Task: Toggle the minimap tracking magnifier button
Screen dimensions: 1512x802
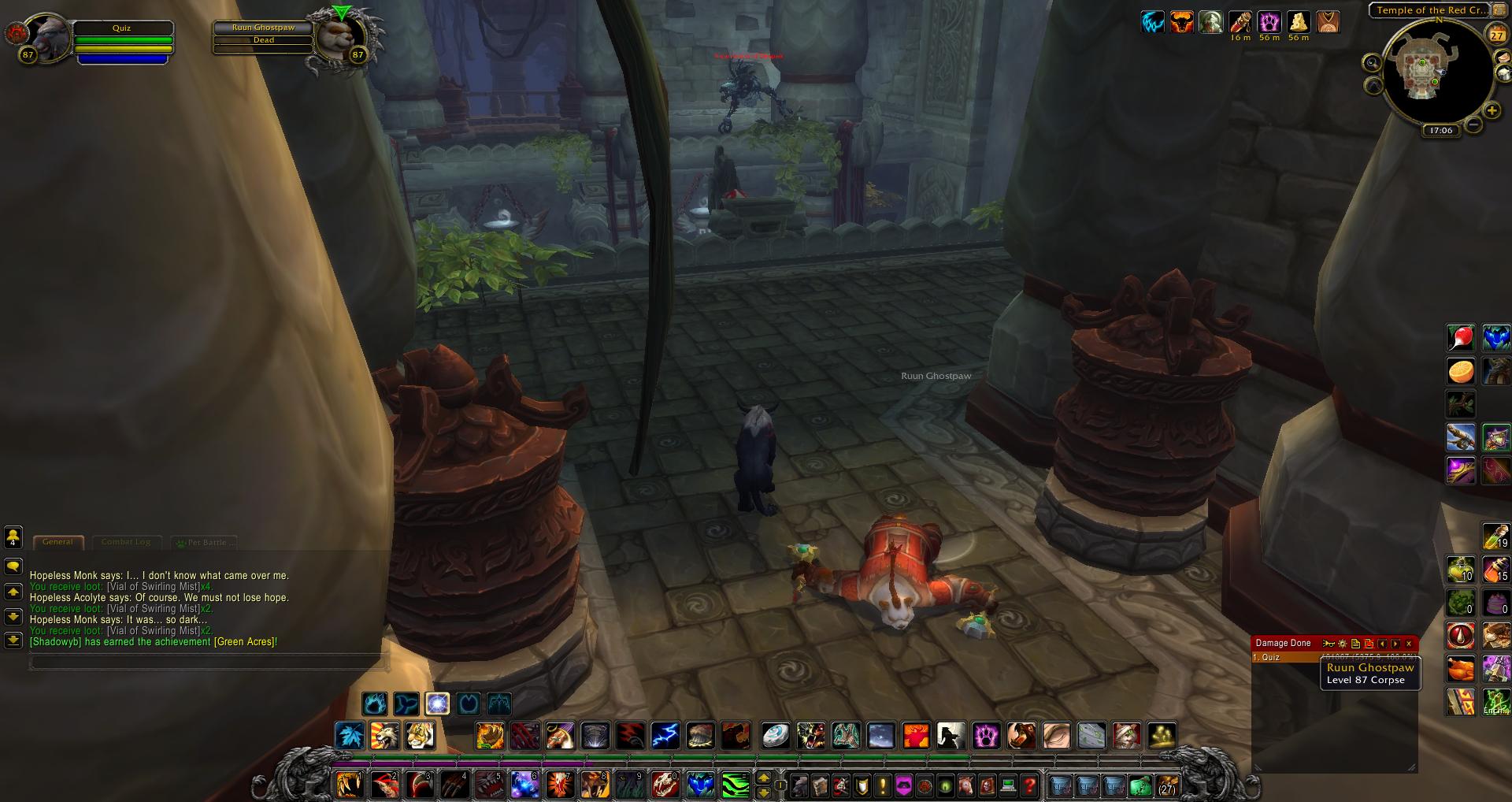Action: point(1373,63)
